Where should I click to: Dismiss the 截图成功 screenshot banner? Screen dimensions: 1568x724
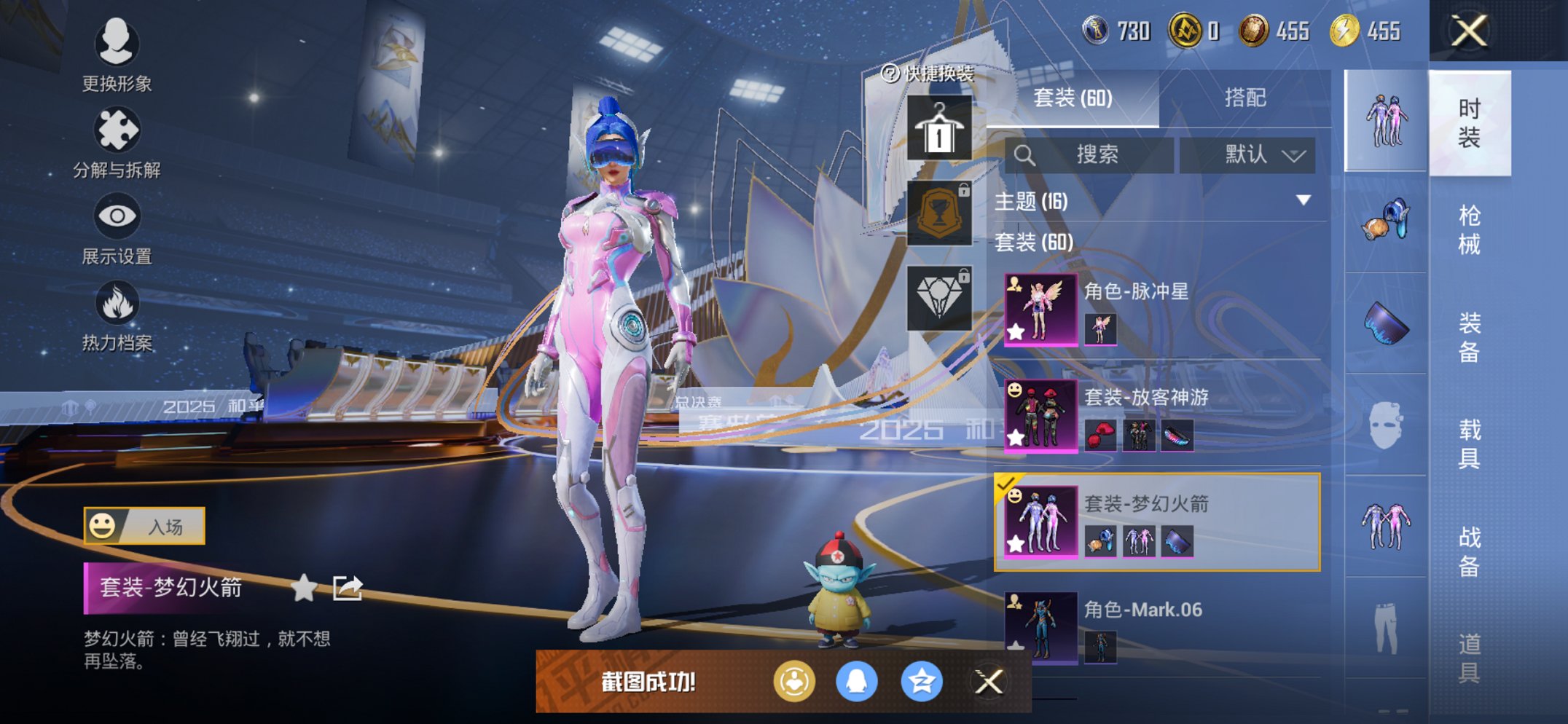point(989,682)
